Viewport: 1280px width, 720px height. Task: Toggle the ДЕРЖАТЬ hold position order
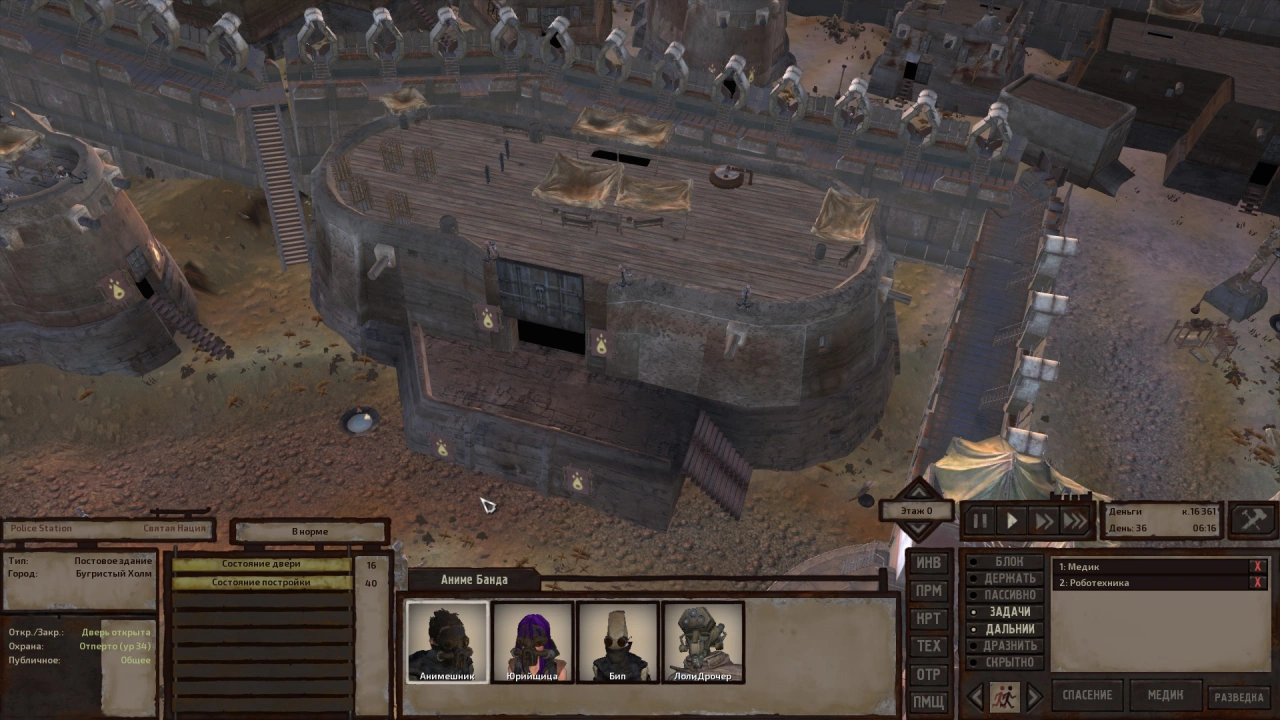[x=1008, y=578]
